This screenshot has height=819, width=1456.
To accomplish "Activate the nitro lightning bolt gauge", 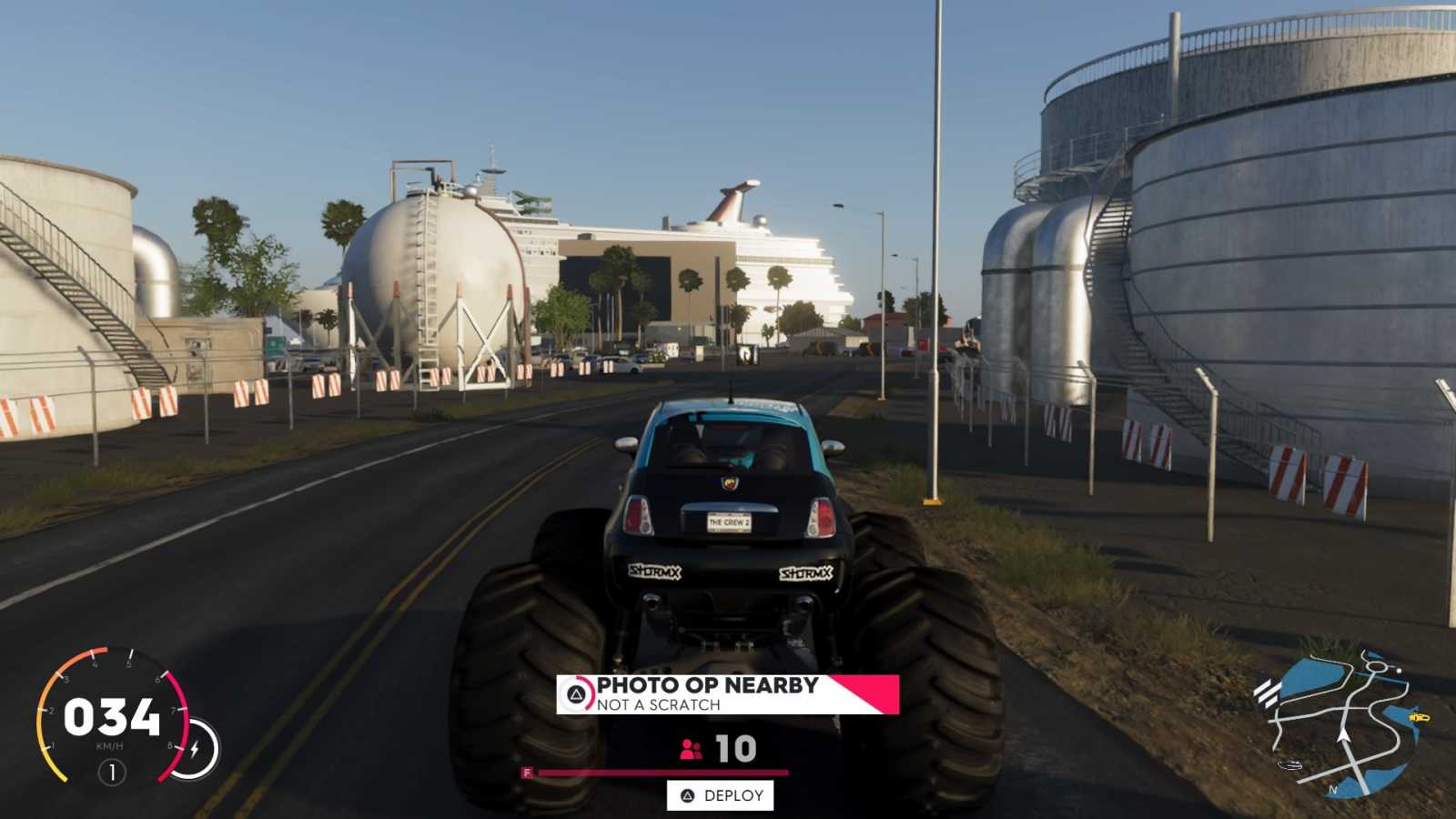I will 195,749.
